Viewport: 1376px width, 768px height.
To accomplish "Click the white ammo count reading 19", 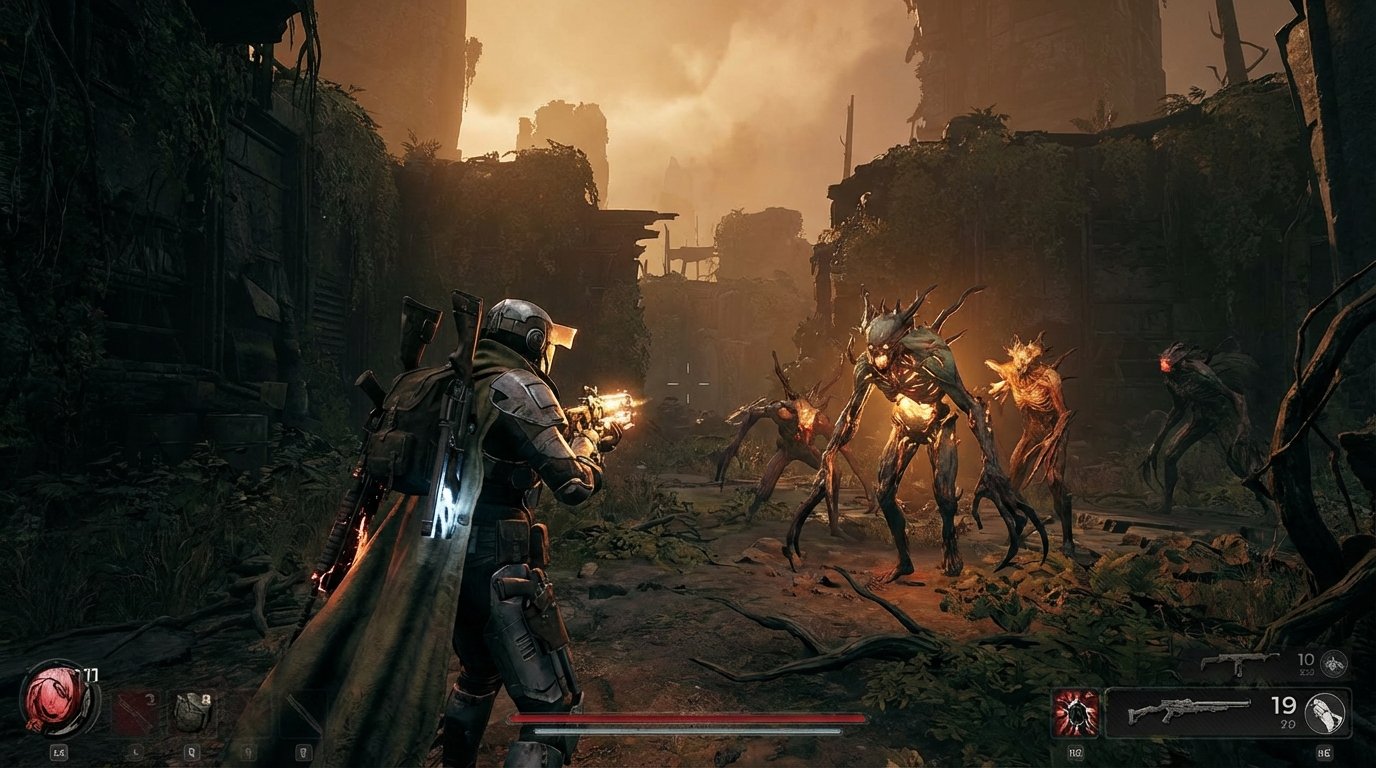I will click(x=1283, y=707).
